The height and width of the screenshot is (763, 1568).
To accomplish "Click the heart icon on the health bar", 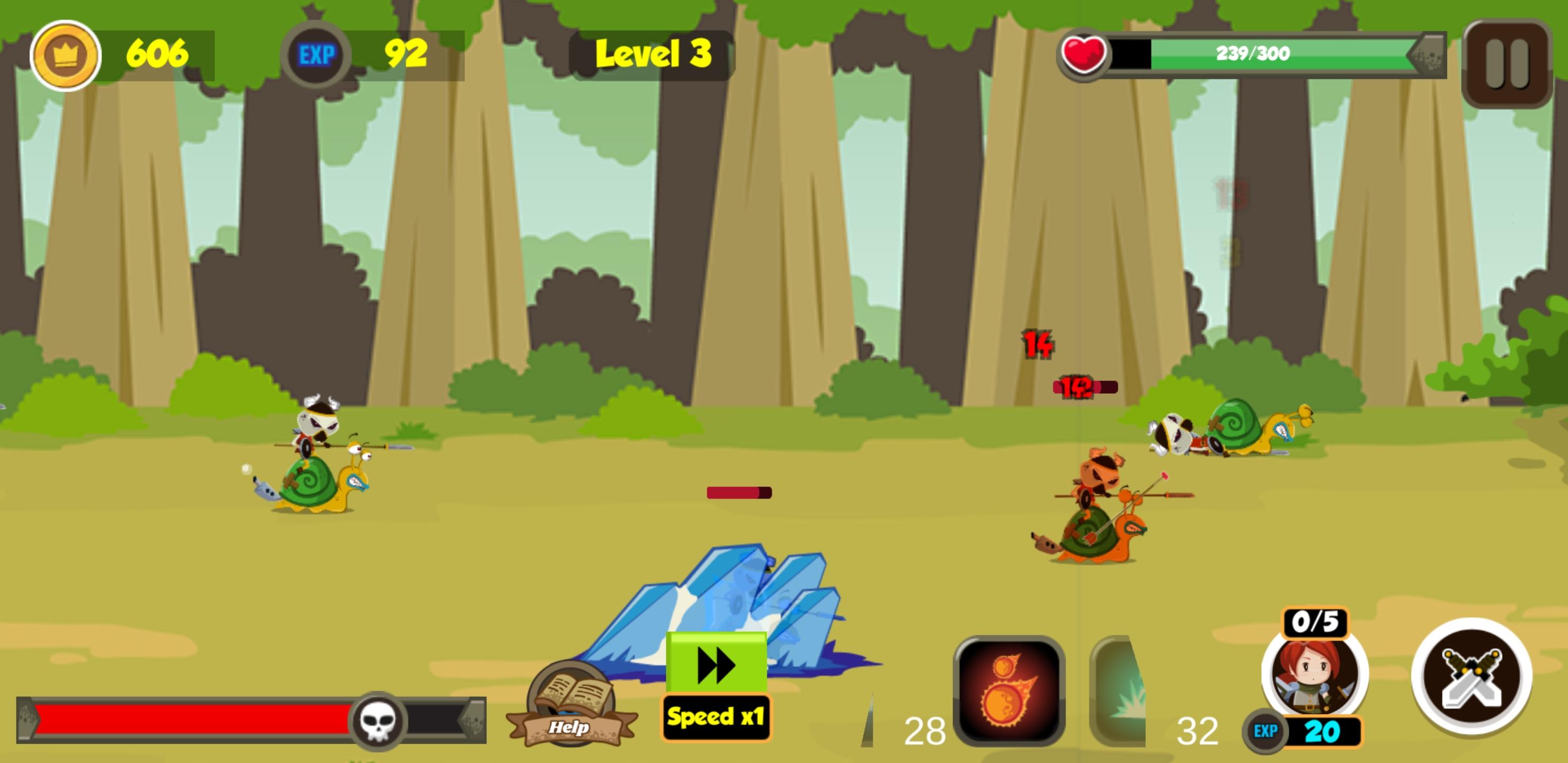I will pos(1083,54).
